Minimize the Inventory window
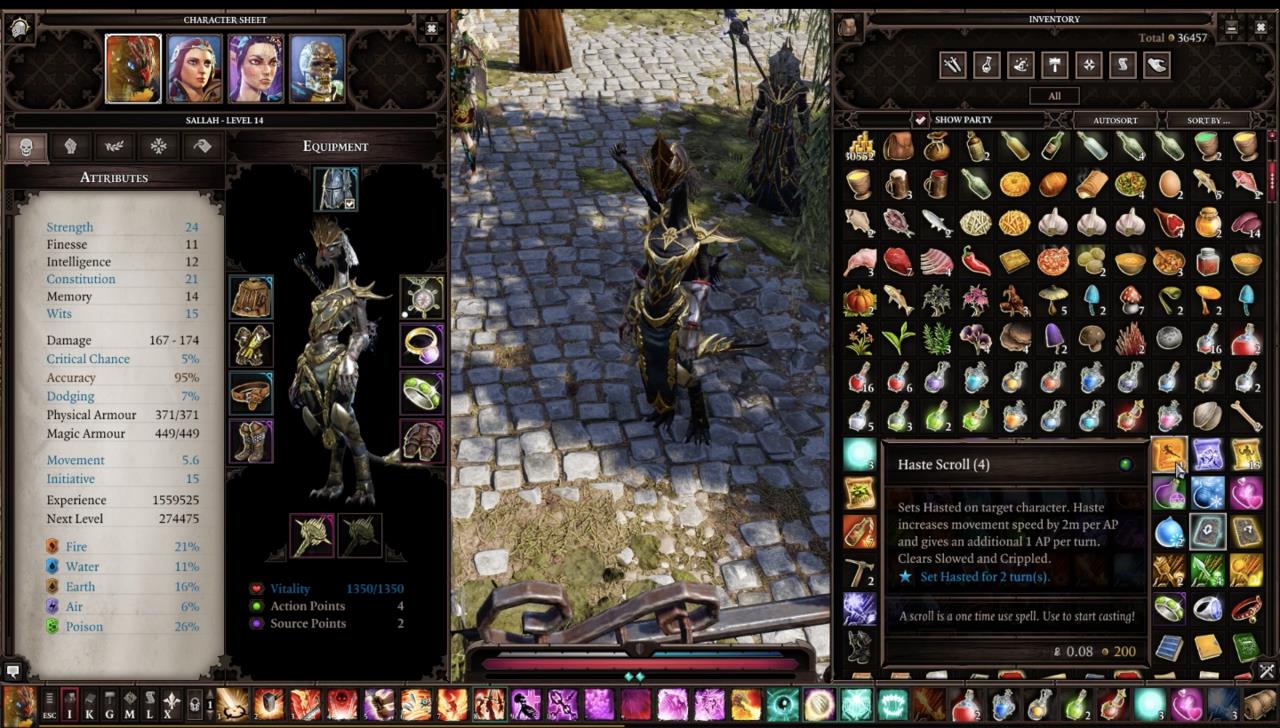Viewport: 1280px width, 728px height. pos(1231,27)
